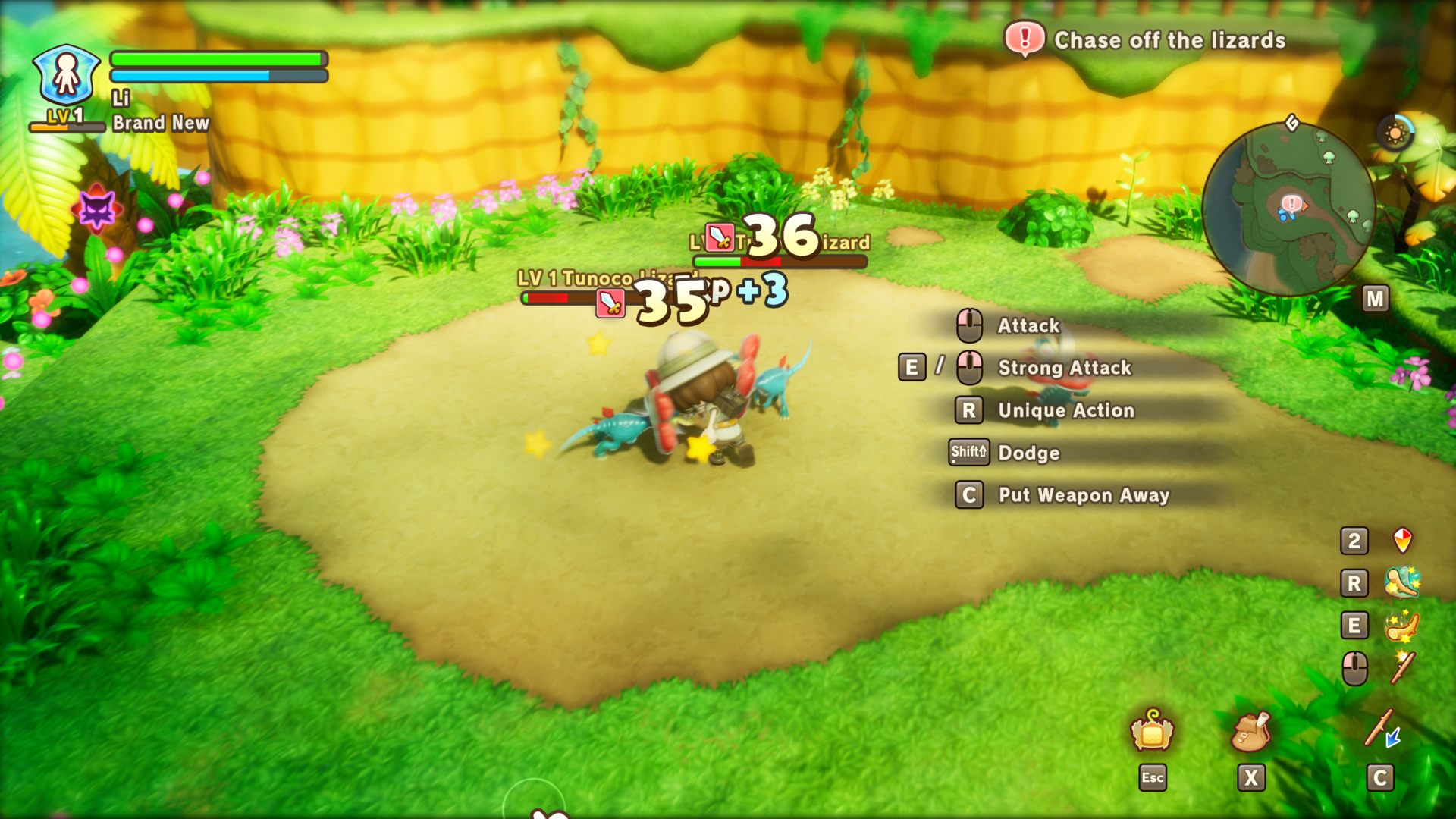Image resolution: width=1456 pixels, height=819 pixels.
Task: Open the Chase off the lizards objective
Action: pyautogui.click(x=1169, y=40)
